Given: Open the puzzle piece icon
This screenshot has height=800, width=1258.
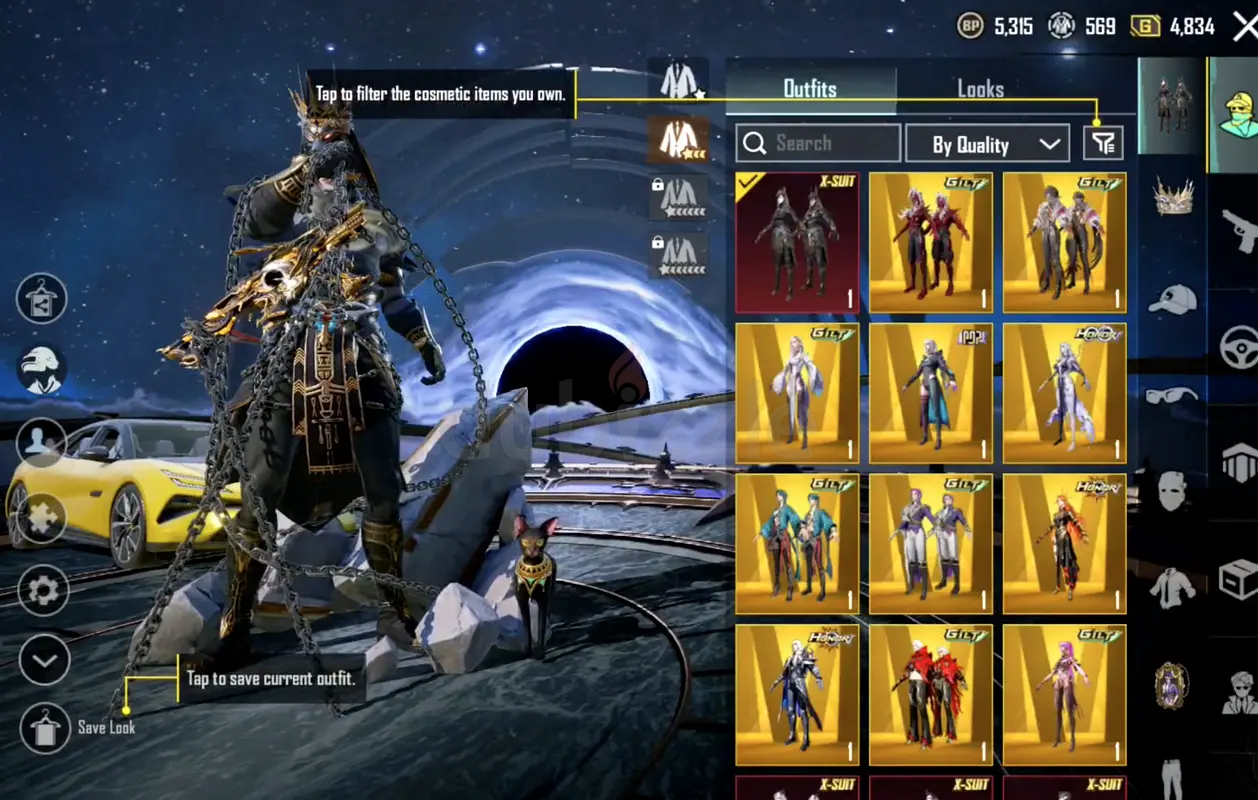Looking at the screenshot, I should point(42,518).
